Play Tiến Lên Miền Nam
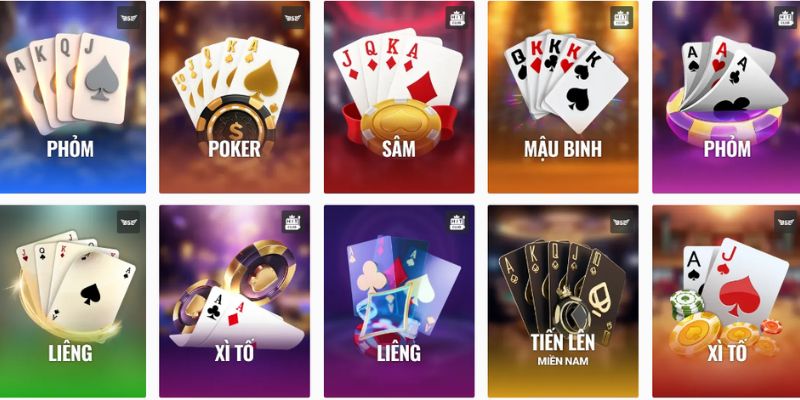800x400 pixels. pyautogui.click(x=561, y=300)
